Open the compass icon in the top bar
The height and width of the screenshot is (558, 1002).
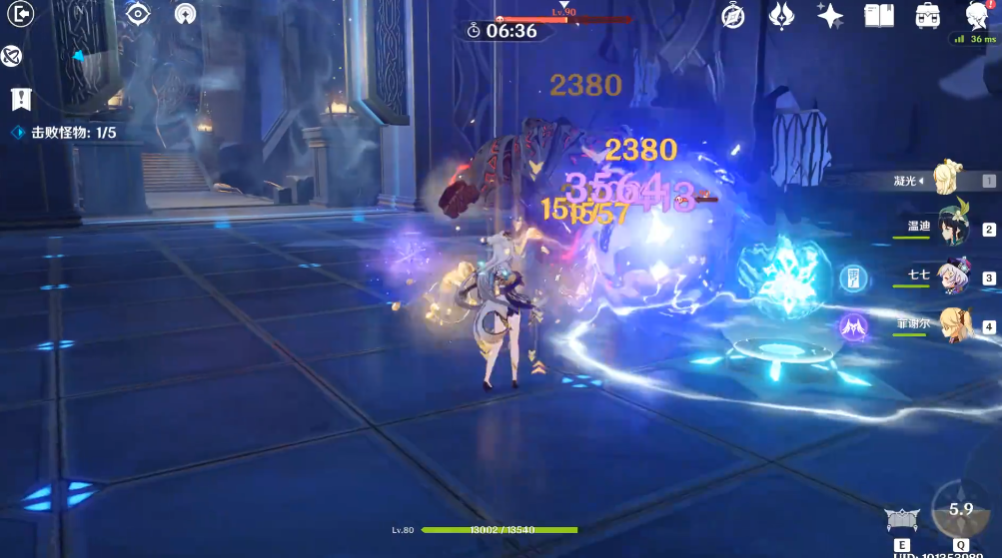733,15
